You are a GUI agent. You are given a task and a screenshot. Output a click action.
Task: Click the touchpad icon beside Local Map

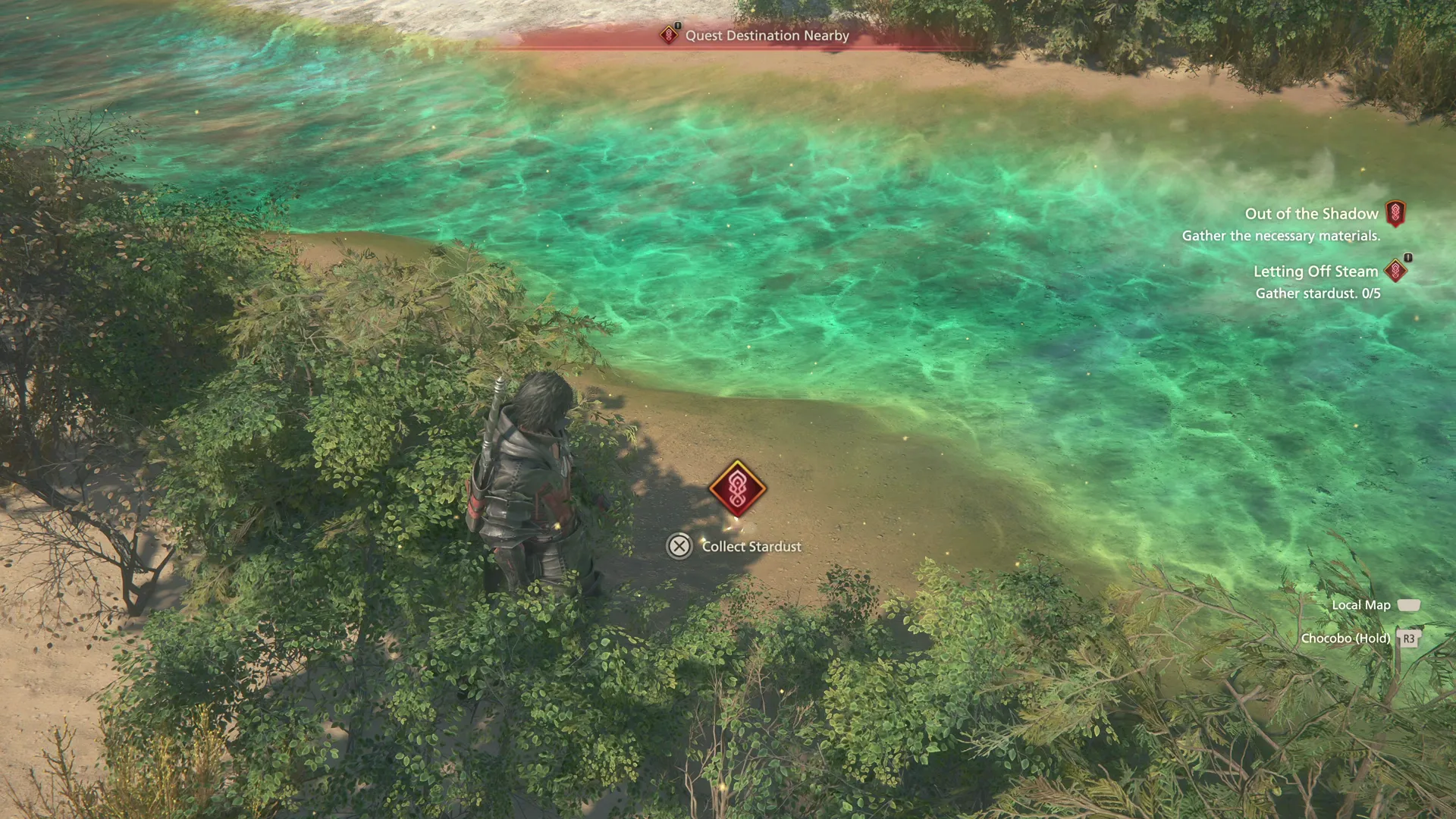coord(1409,604)
